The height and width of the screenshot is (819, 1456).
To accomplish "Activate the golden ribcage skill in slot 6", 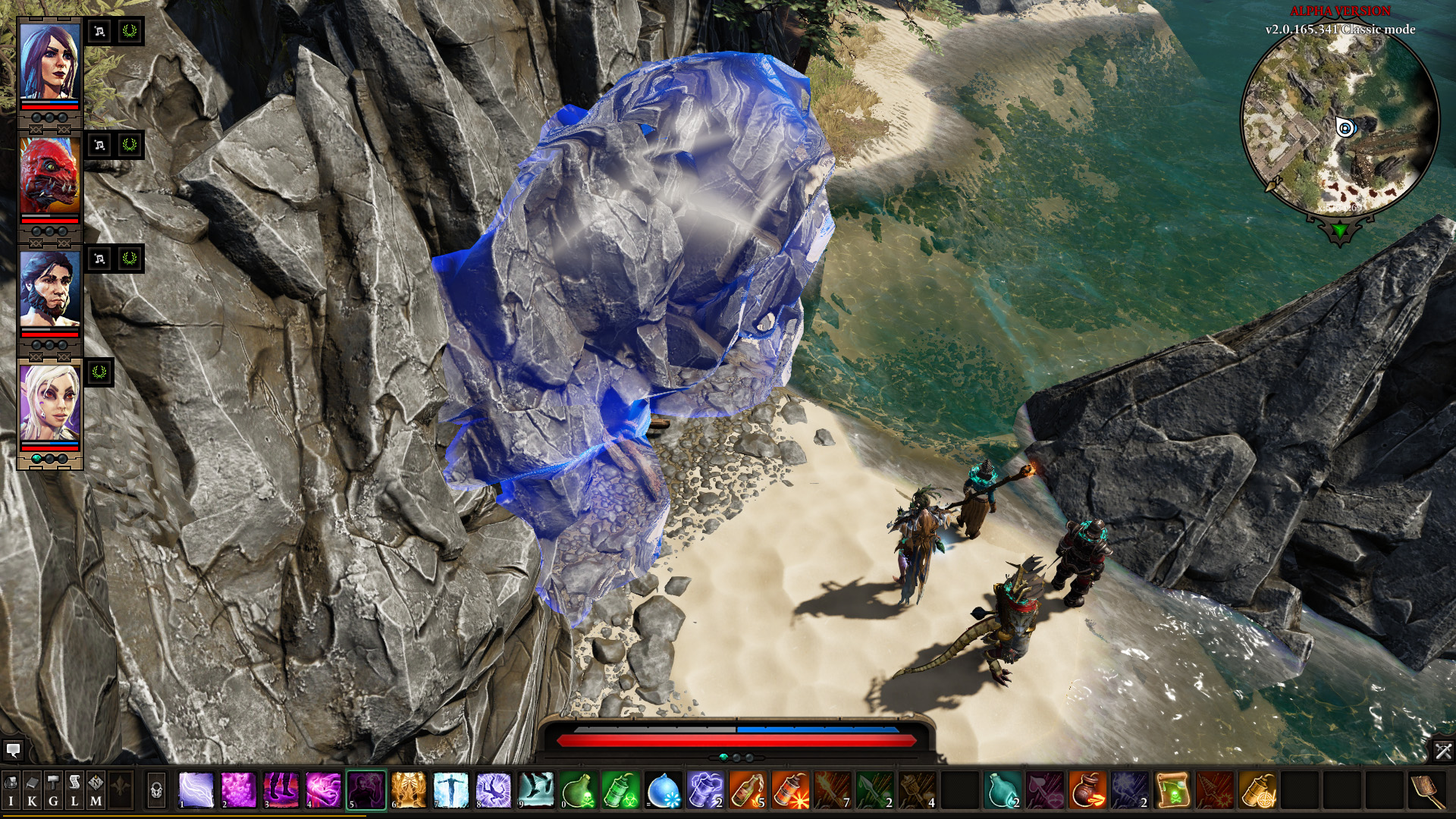I will 409,790.
